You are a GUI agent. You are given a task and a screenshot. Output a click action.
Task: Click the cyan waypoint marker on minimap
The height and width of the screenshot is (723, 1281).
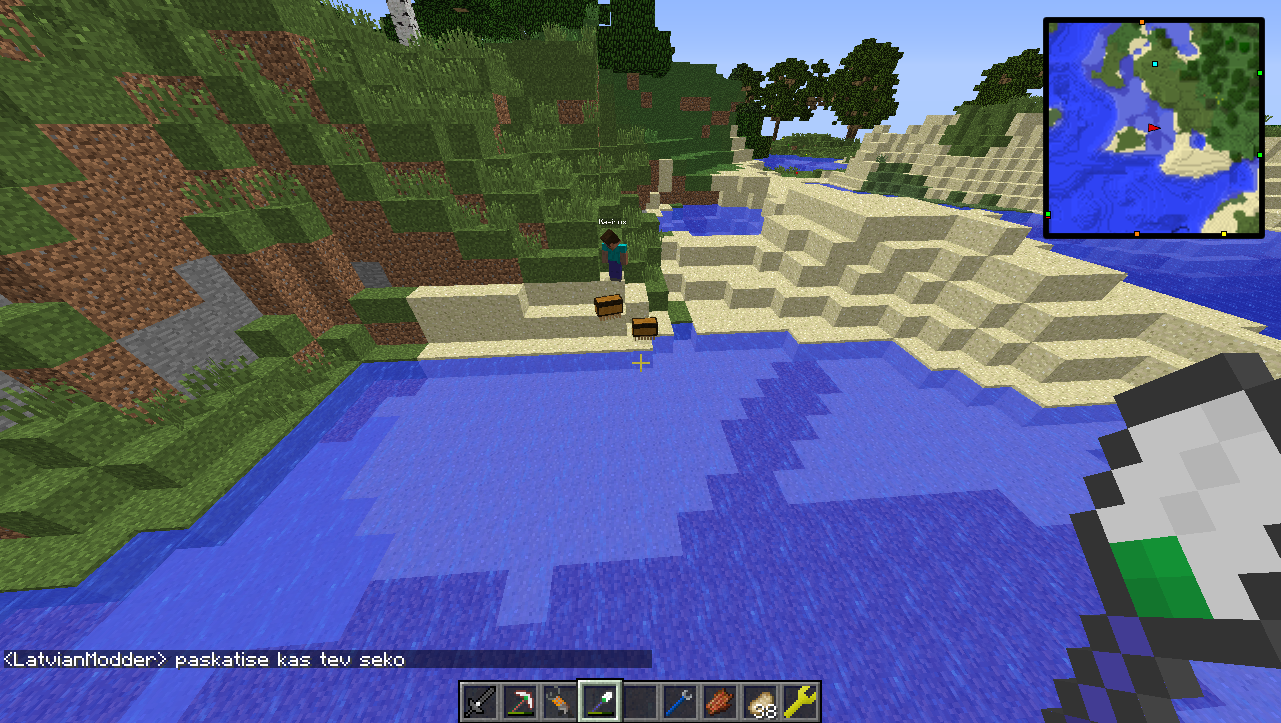point(1155,64)
